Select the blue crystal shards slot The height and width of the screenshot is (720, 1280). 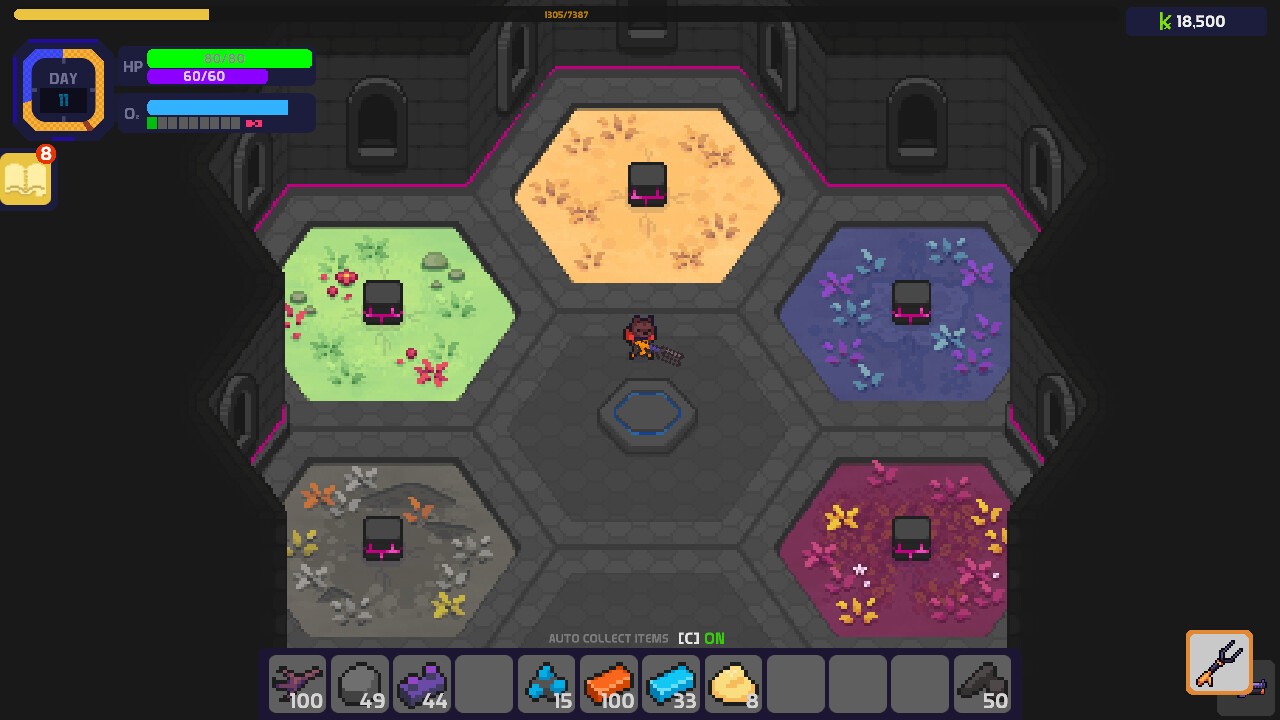click(546, 684)
